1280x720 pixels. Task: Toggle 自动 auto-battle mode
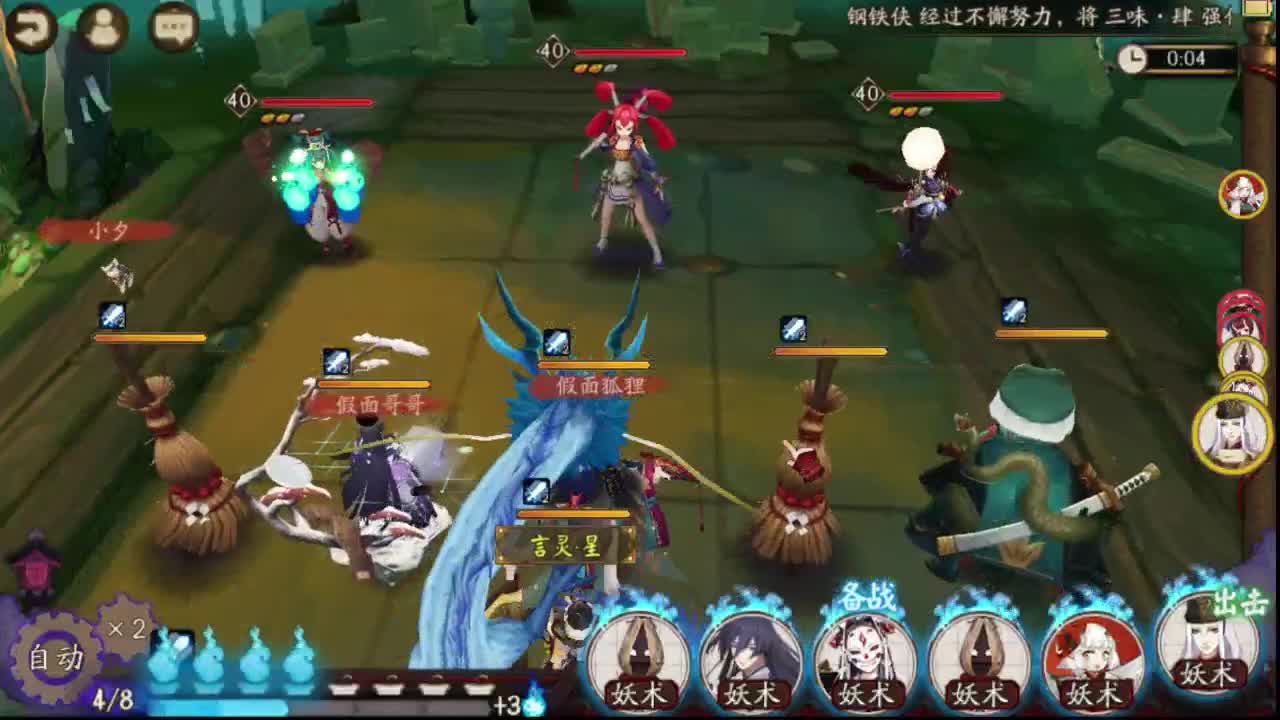[x=60, y=652]
